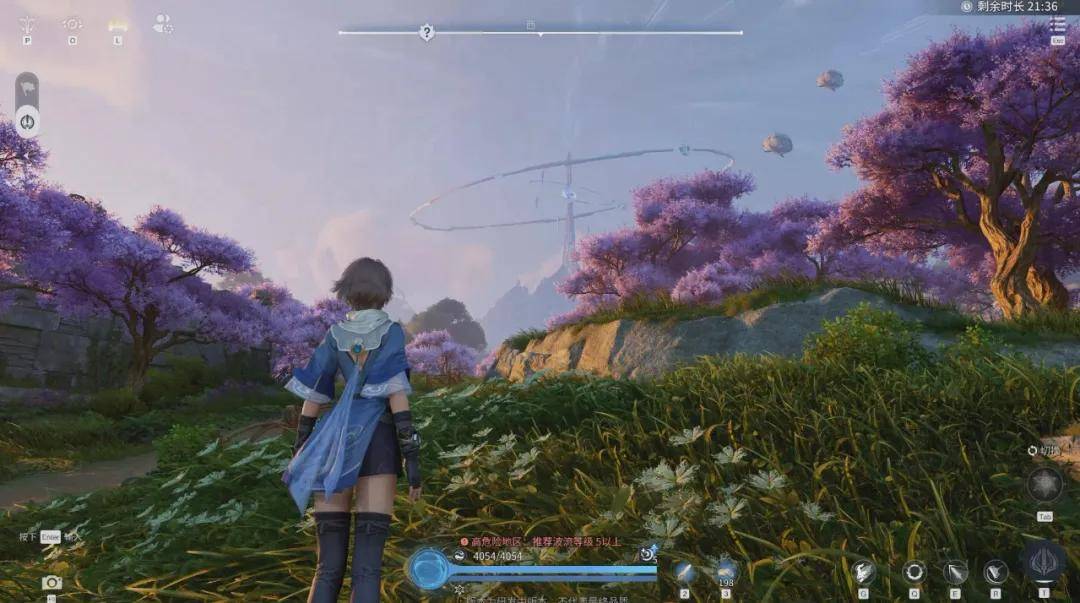Activate the fourth round skill beside the ultimate
The image size is (1080, 603).
[x=996, y=572]
